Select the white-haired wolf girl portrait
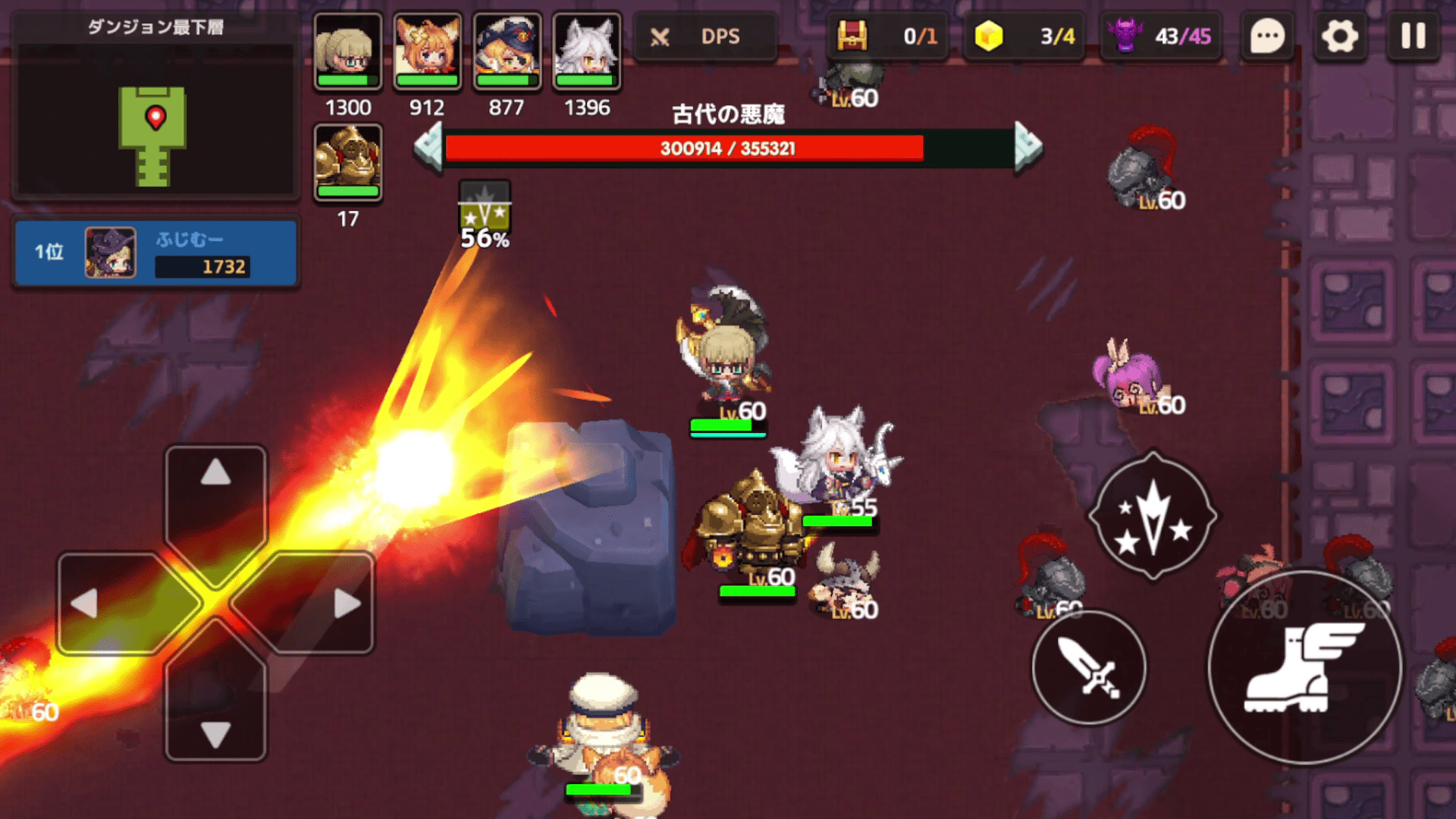The height and width of the screenshot is (819, 1456). click(587, 52)
